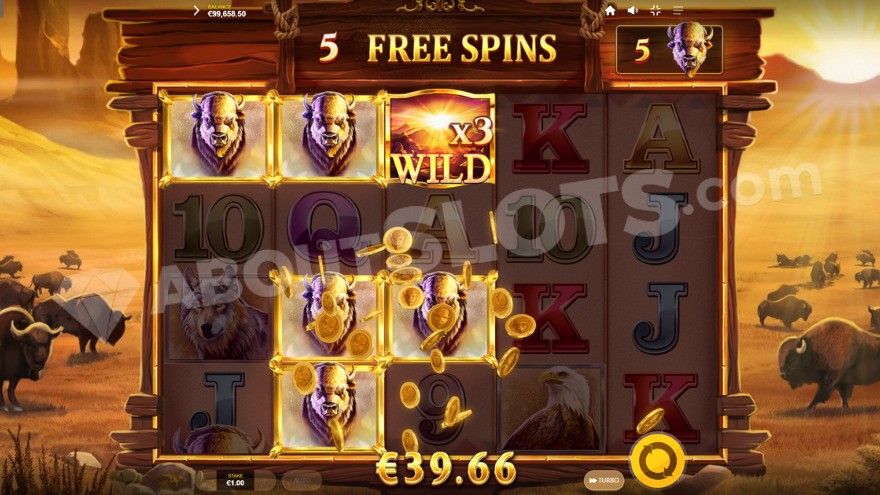Expand the arrow beside the balance
This screenshot has width=880, height=495.
(x=196, y=10)
